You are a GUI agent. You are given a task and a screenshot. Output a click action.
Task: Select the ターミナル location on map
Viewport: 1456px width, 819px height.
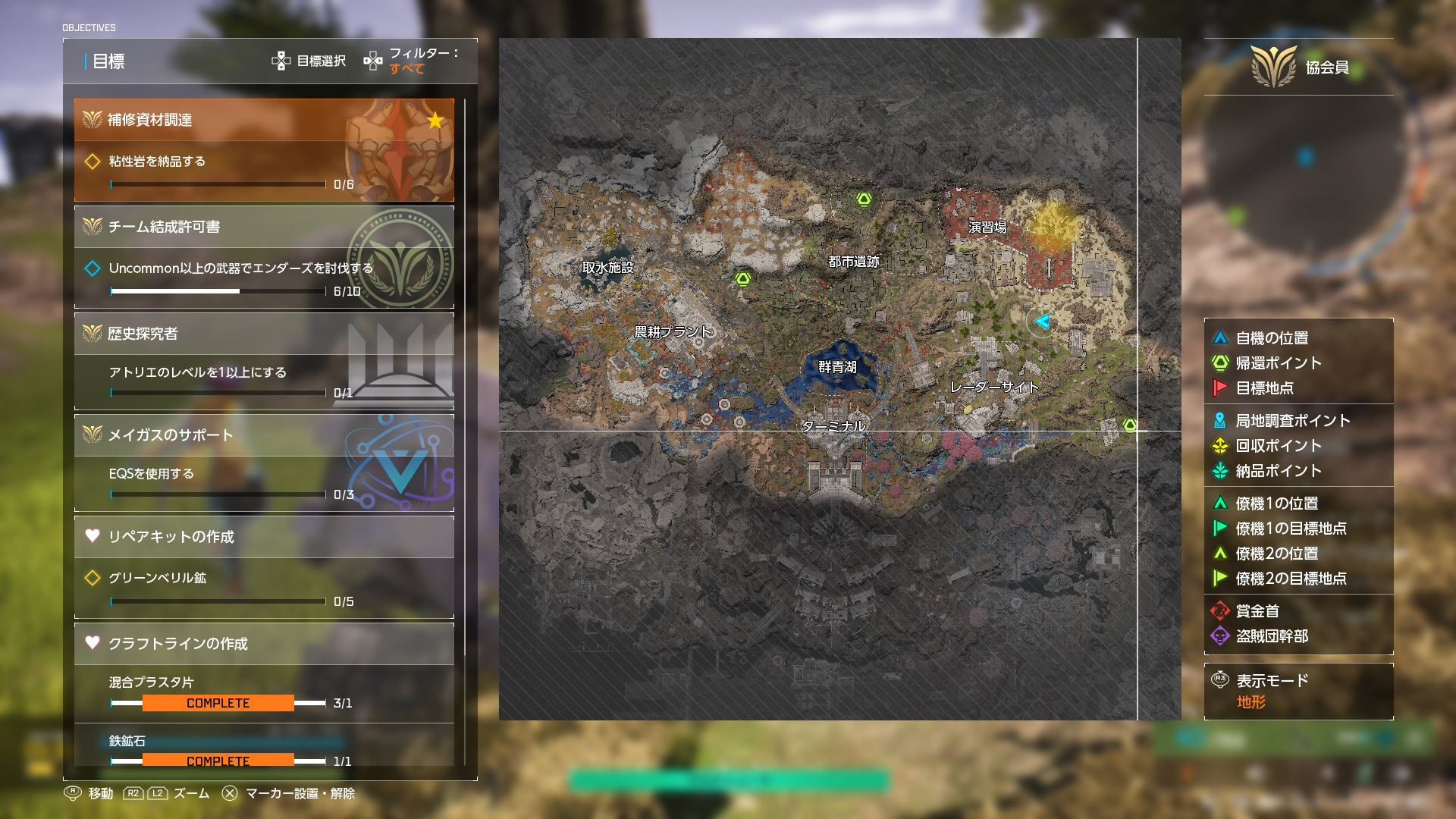click(833, 426)
